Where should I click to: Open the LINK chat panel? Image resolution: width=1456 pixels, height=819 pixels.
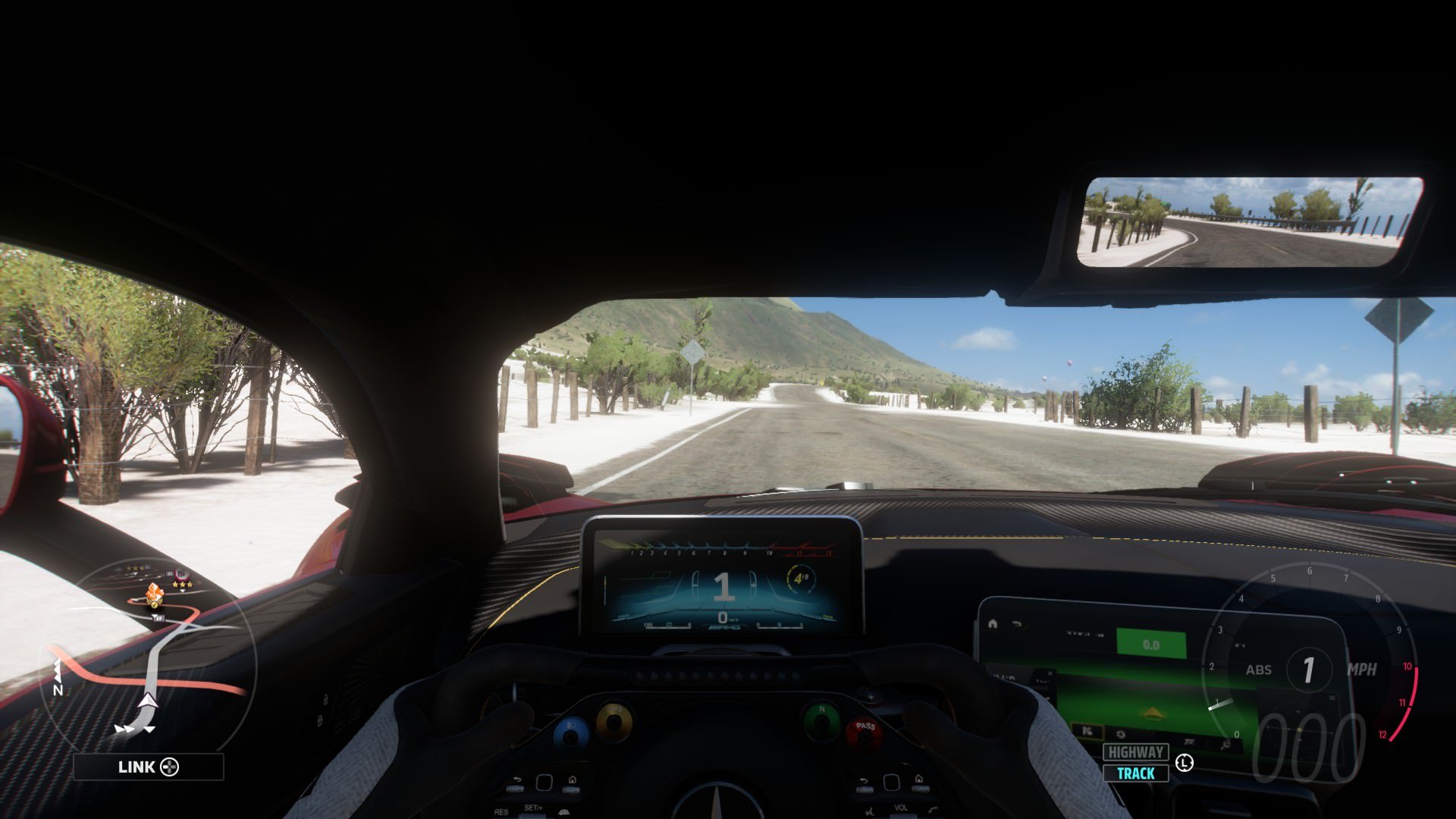tap(148, 767)
